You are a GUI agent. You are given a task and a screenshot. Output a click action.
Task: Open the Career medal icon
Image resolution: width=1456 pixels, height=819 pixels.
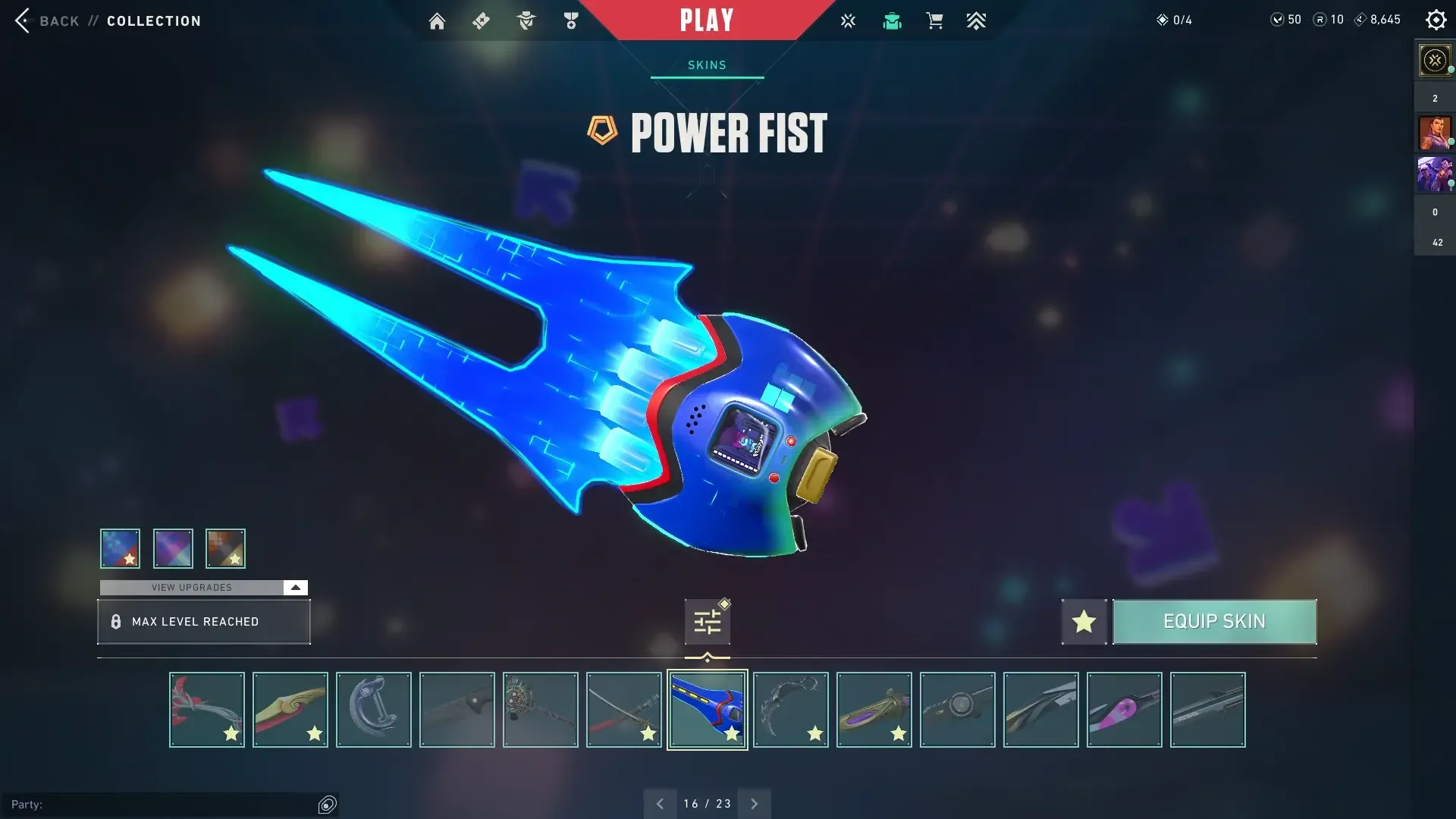click(571, 20)
